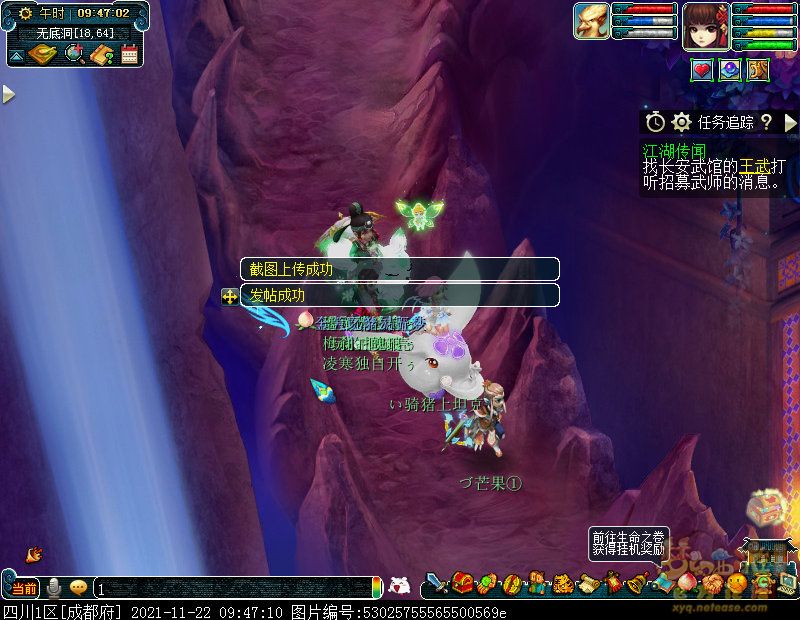Open the mini-map globe with magnifier
The image size is (800, 620).
tap(73, 54)
